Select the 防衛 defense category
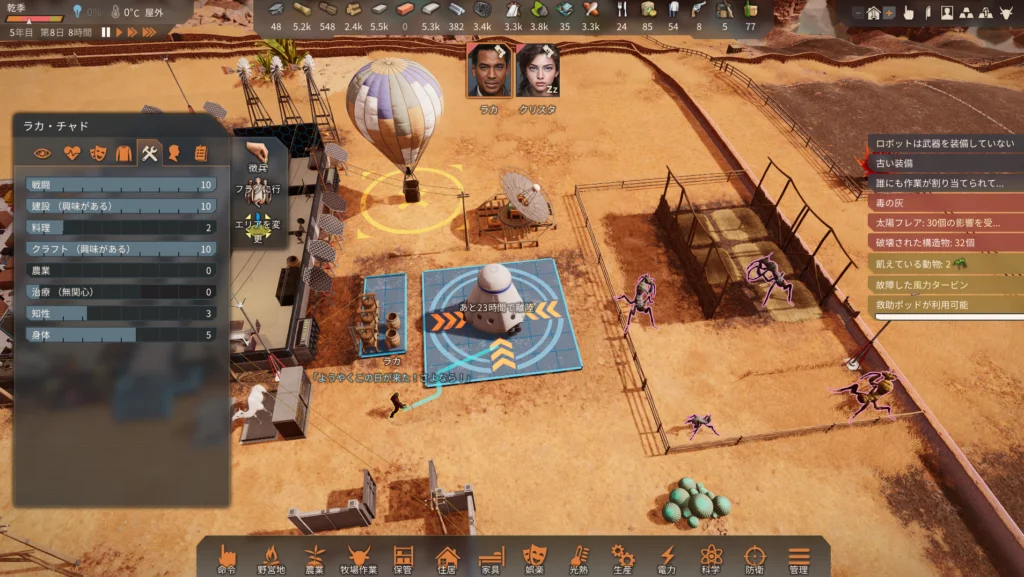Screen dimensions: 1024x577 (755, 557)
